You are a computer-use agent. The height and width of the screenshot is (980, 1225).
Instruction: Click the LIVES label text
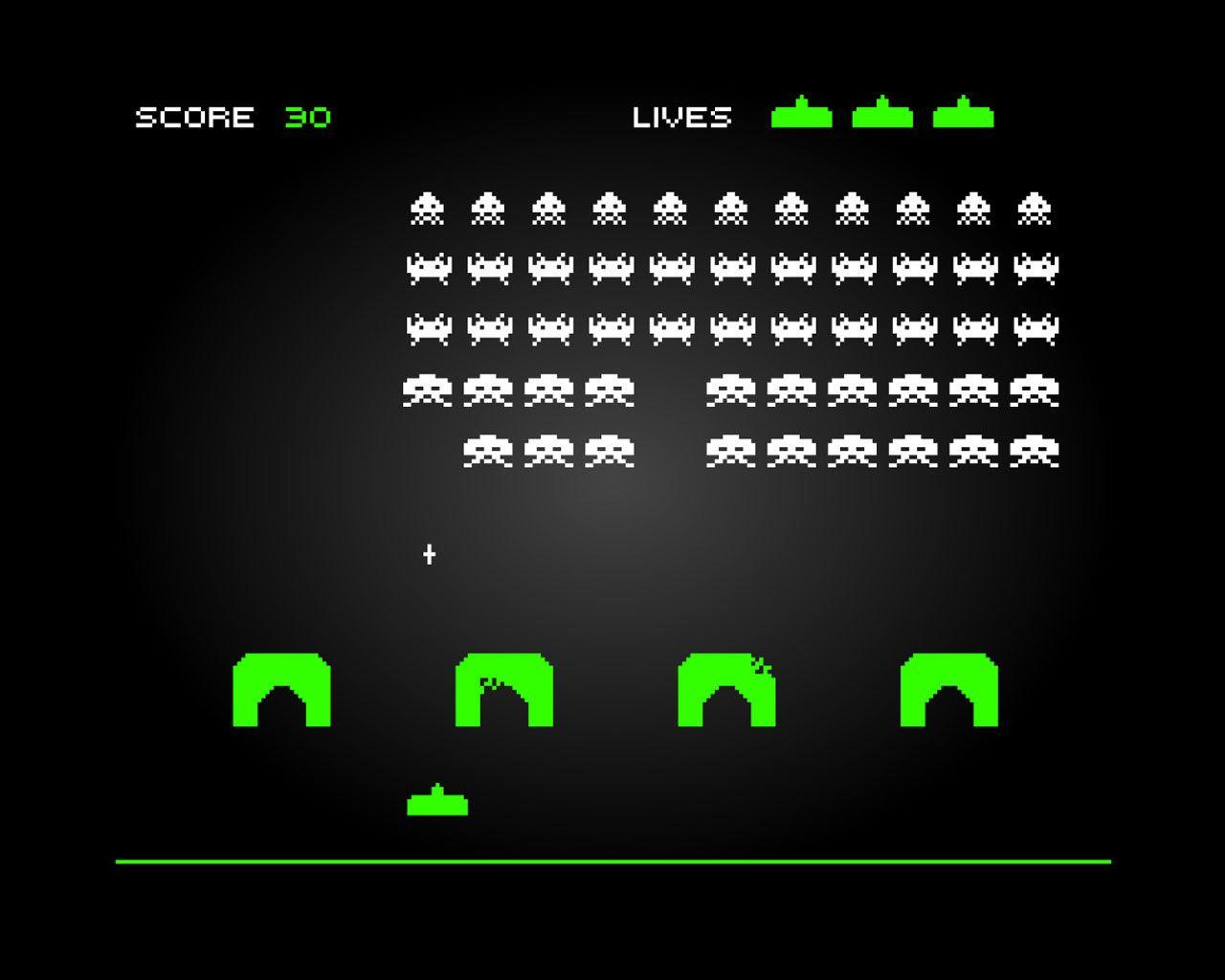[681, 117]
